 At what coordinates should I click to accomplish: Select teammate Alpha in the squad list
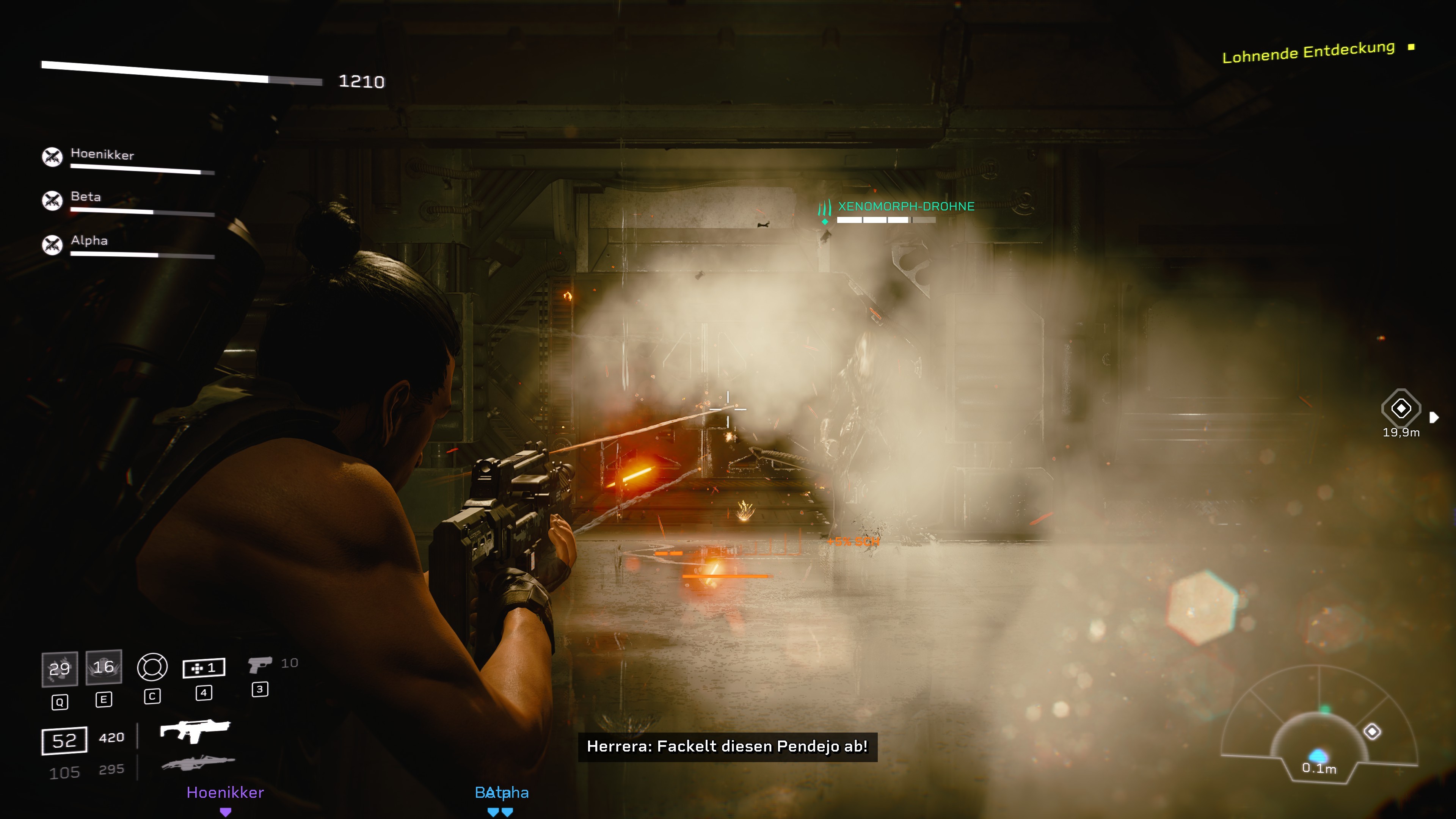[89, 241]
